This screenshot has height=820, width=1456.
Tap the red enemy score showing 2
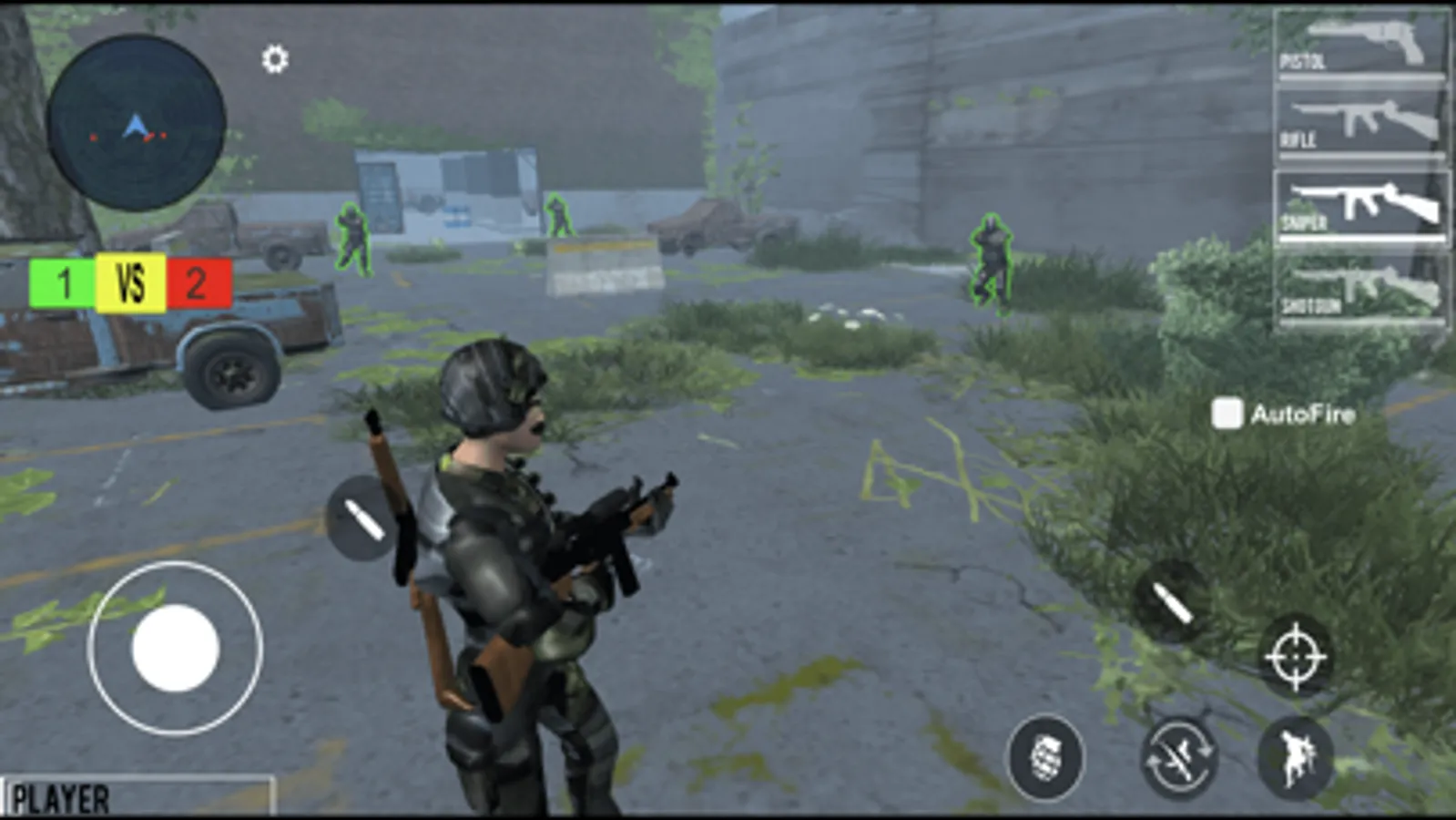coord(193,282)
